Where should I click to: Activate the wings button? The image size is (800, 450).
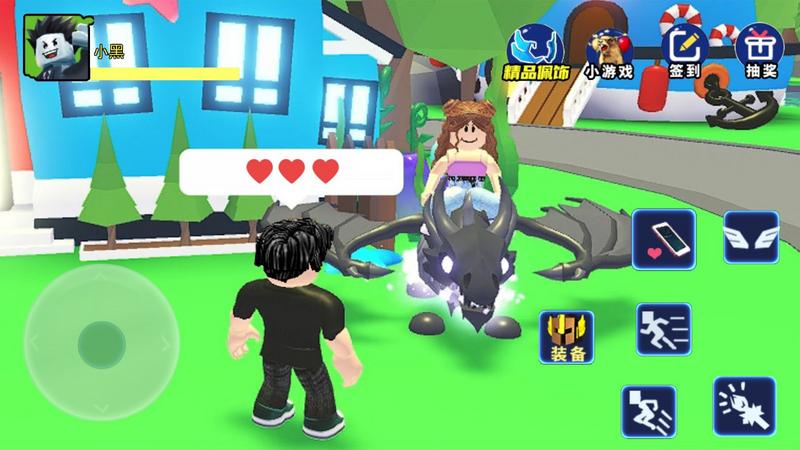click(751, 236)
